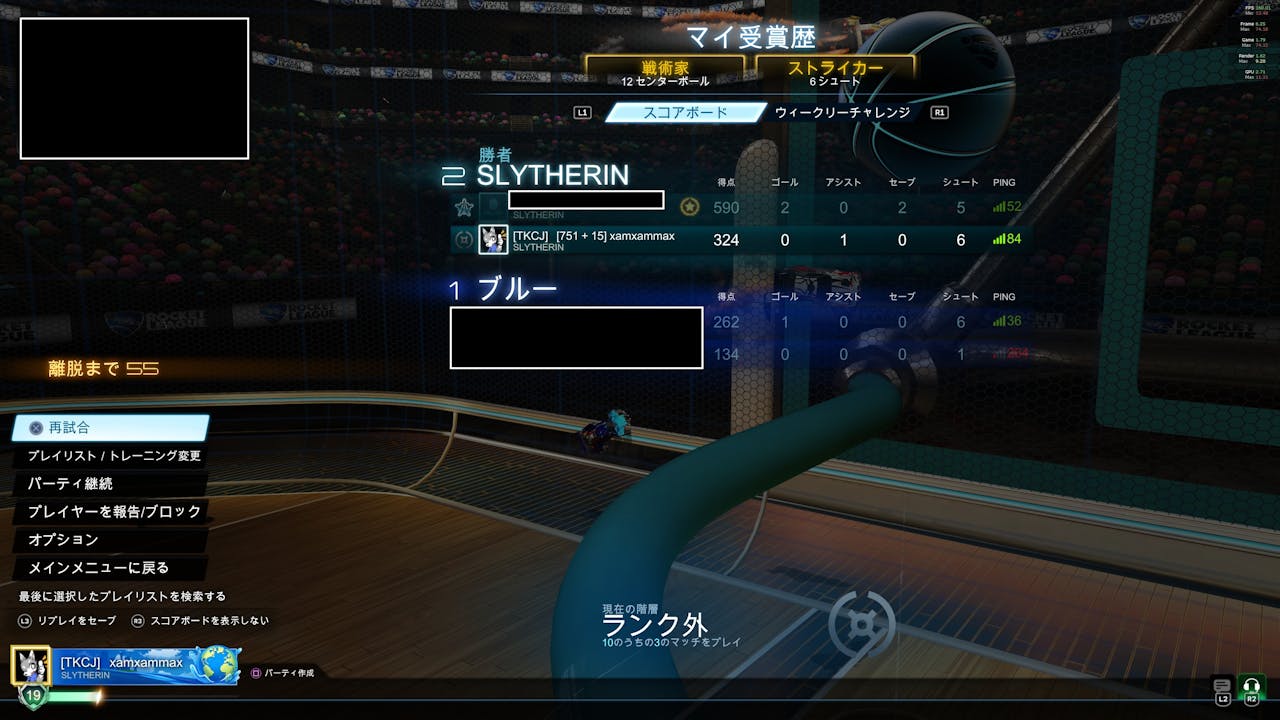Switch to the スコアボード tab
This screenshot has height=720, width=1280.
point(686,113)
